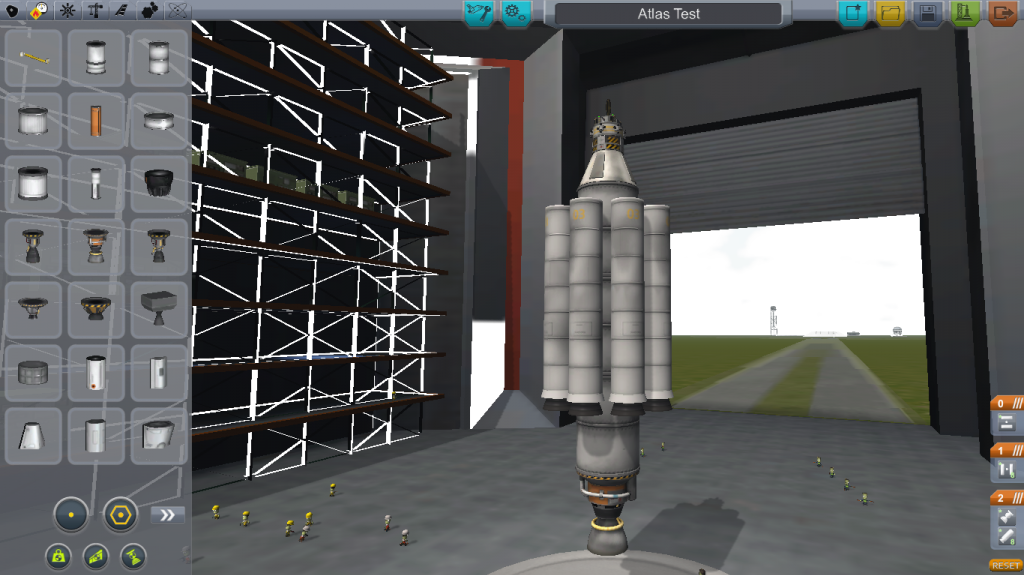
Task: Open the yellow folder load craft button
Action: click(x=889, y=13)
